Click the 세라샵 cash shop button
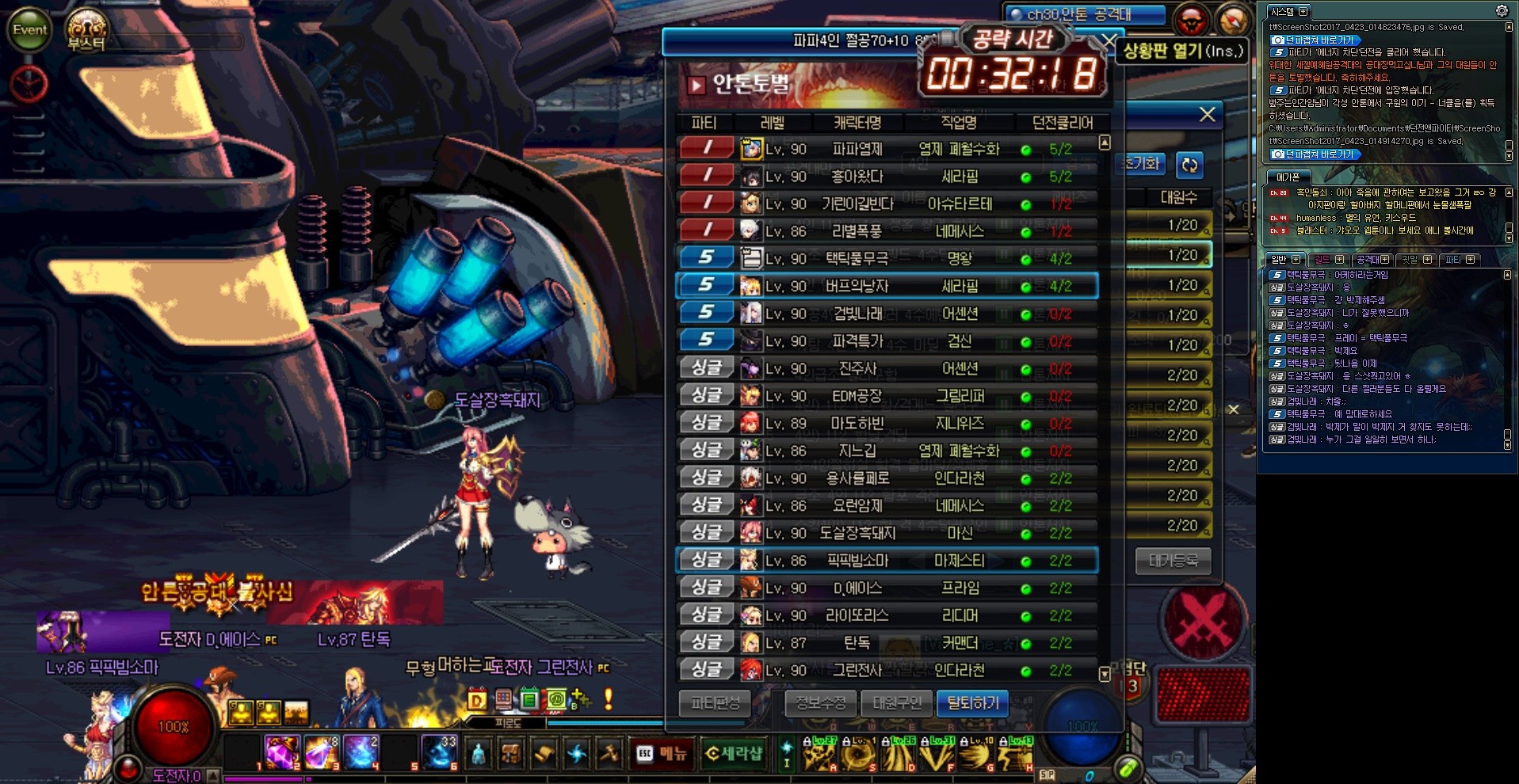Screen dimensions: 1519x784 [734, 753]
